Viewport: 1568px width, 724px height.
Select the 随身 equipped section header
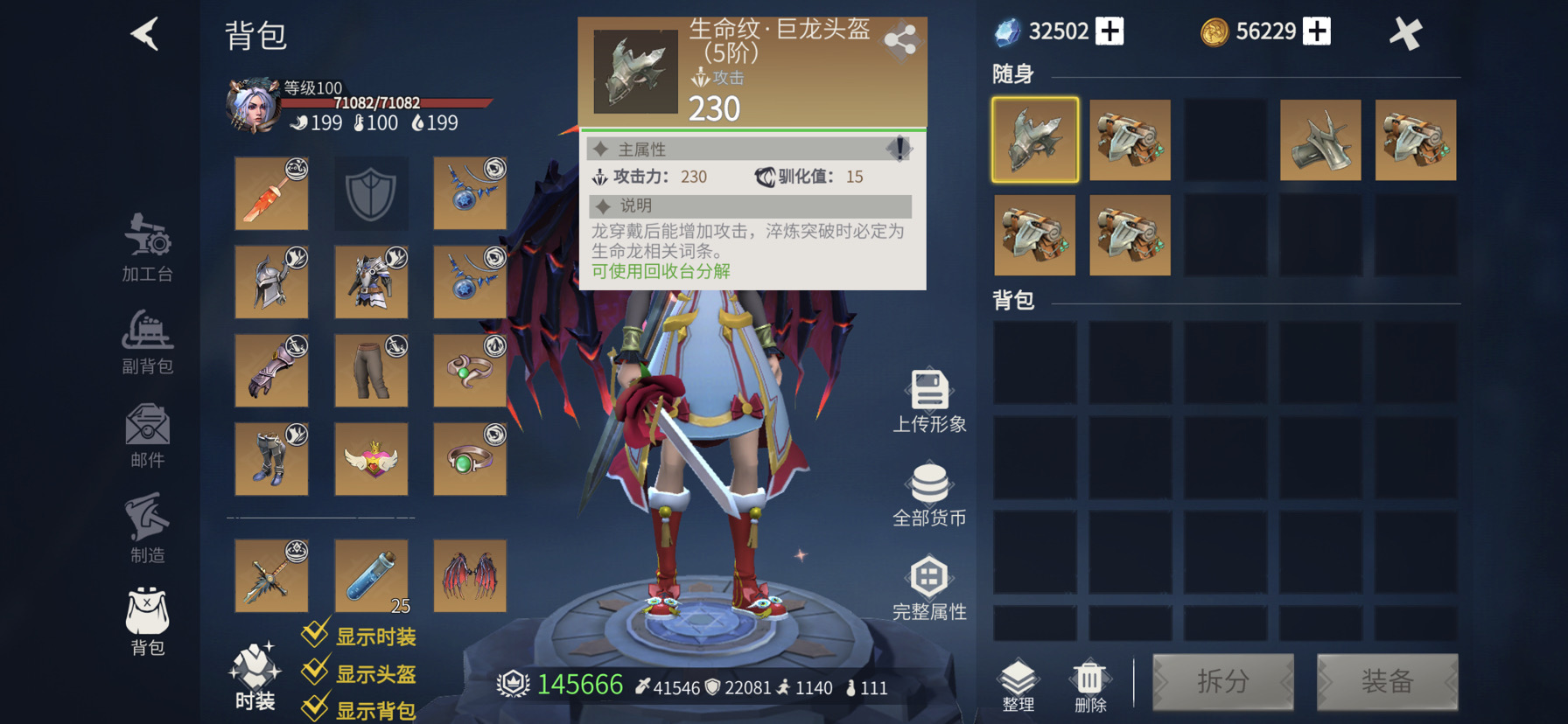1011,74
